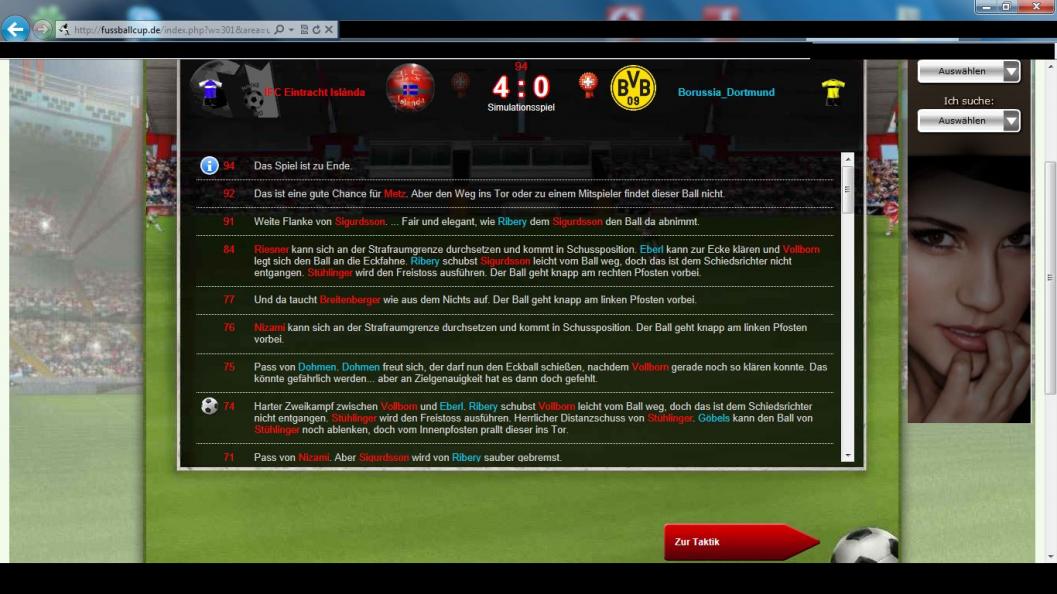Close the browser window
The width and height of the screenshot is (1057, 594).
click(x=1033, y=7)
